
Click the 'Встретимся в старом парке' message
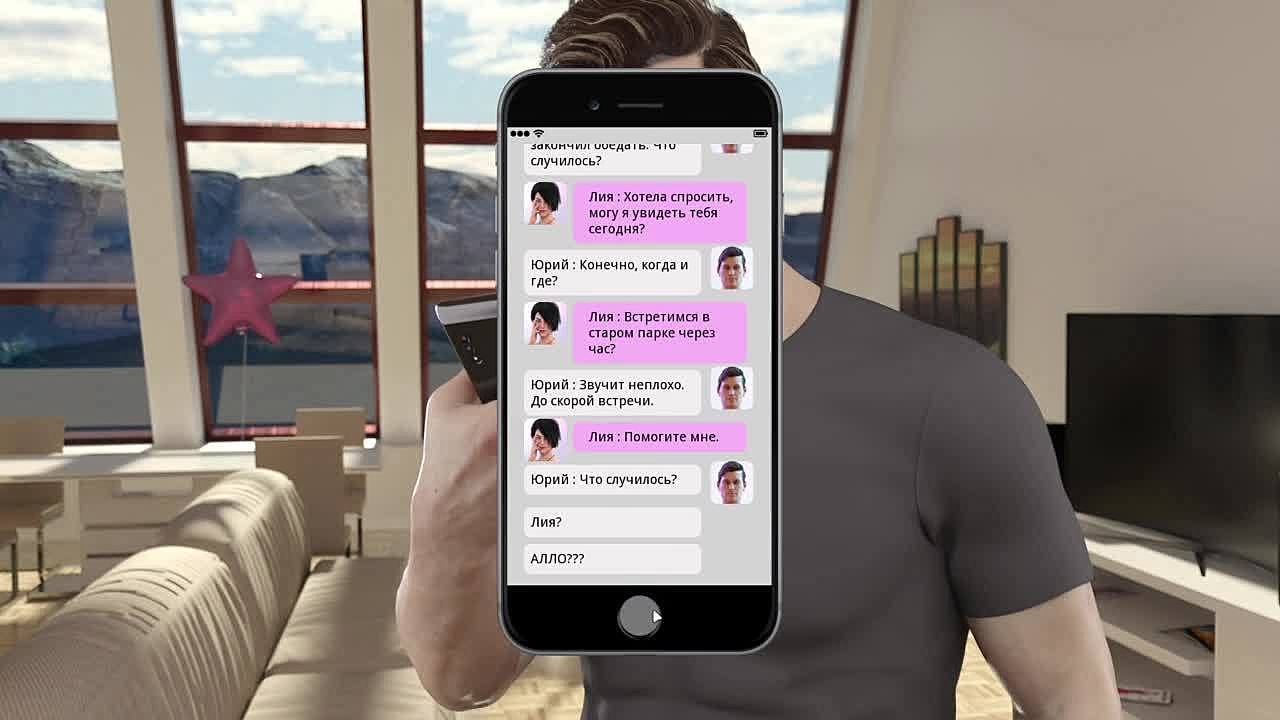[x=659, y=332]
